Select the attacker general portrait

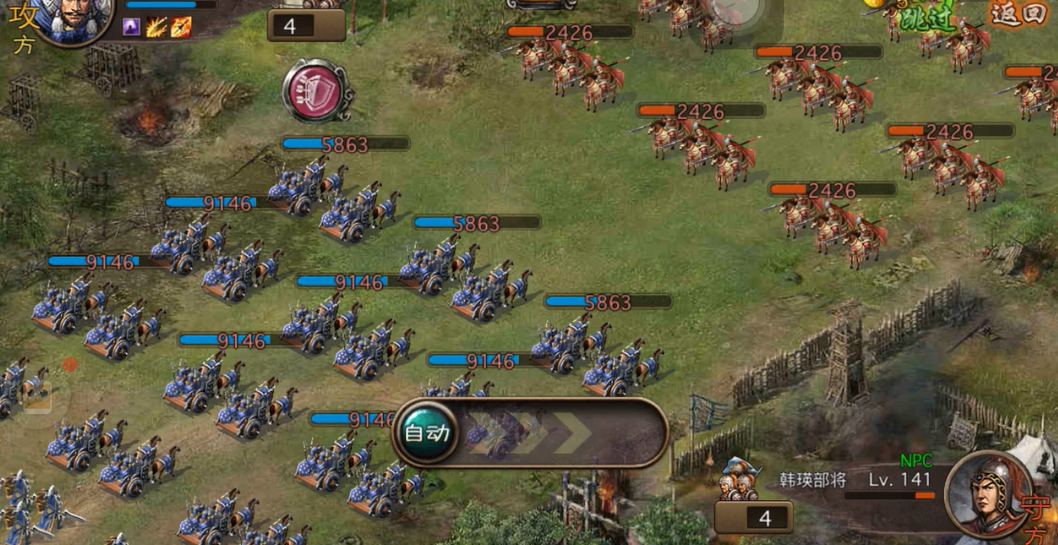pos(73,17)
